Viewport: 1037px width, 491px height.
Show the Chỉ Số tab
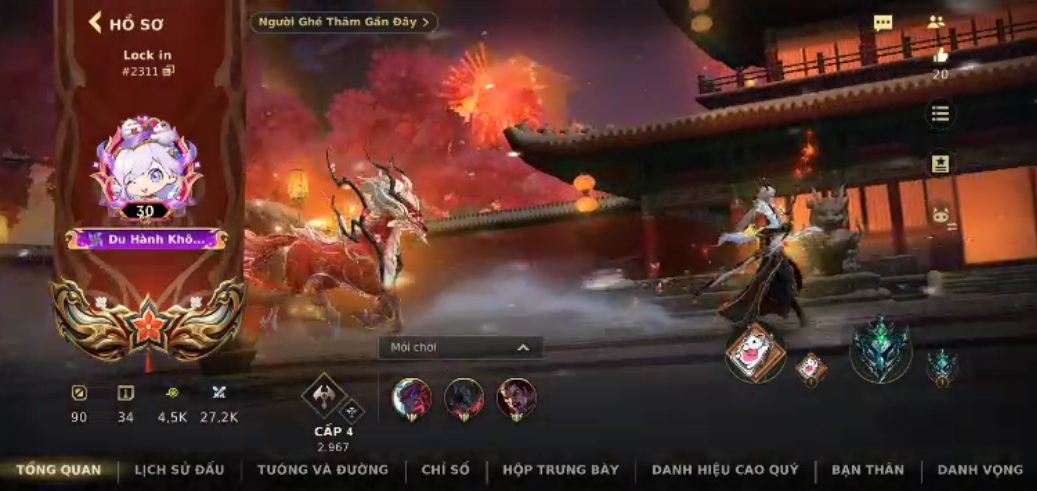[x=445, y=470]
